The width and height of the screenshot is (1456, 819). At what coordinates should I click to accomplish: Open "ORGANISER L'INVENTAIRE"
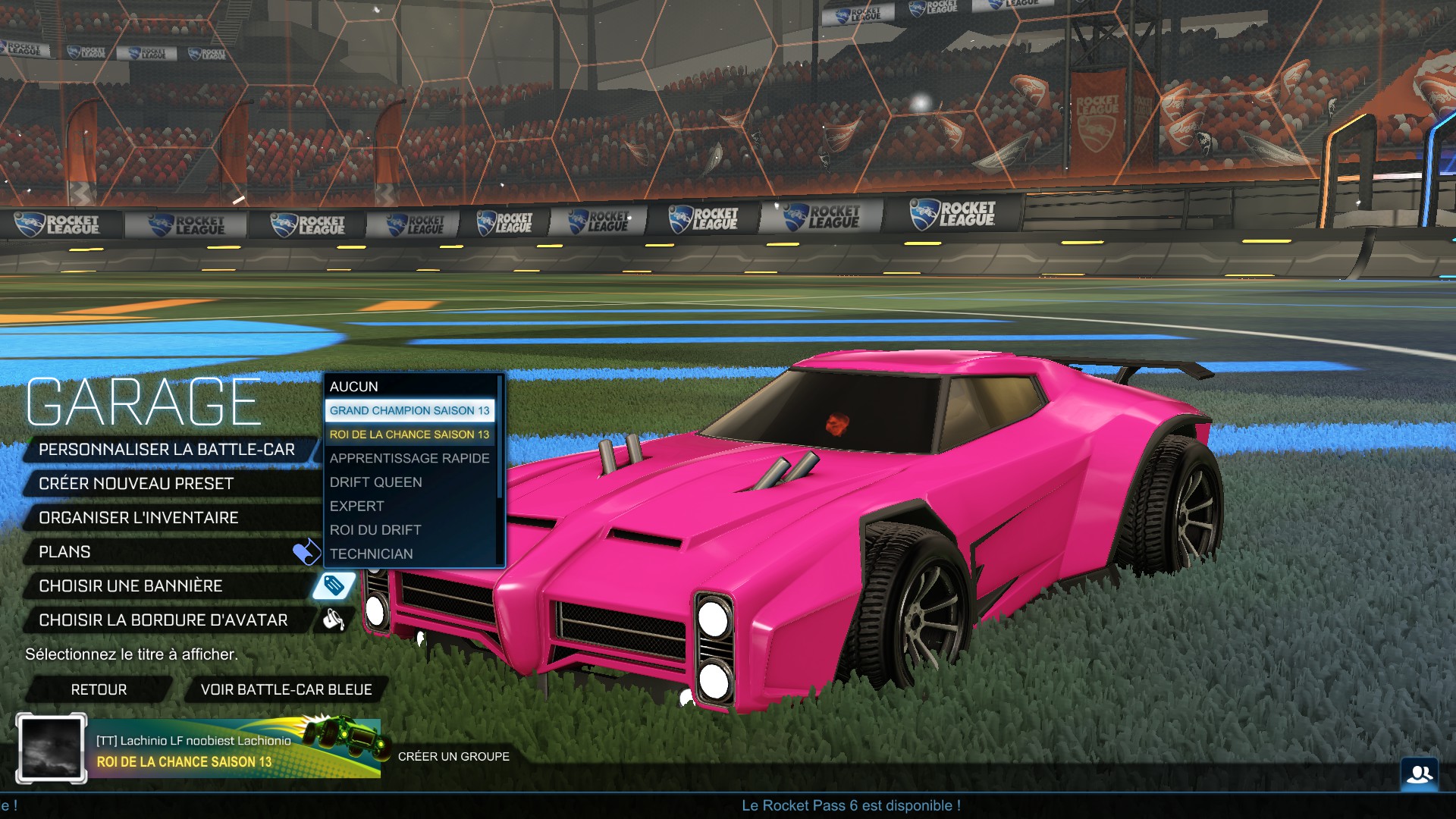139,517
